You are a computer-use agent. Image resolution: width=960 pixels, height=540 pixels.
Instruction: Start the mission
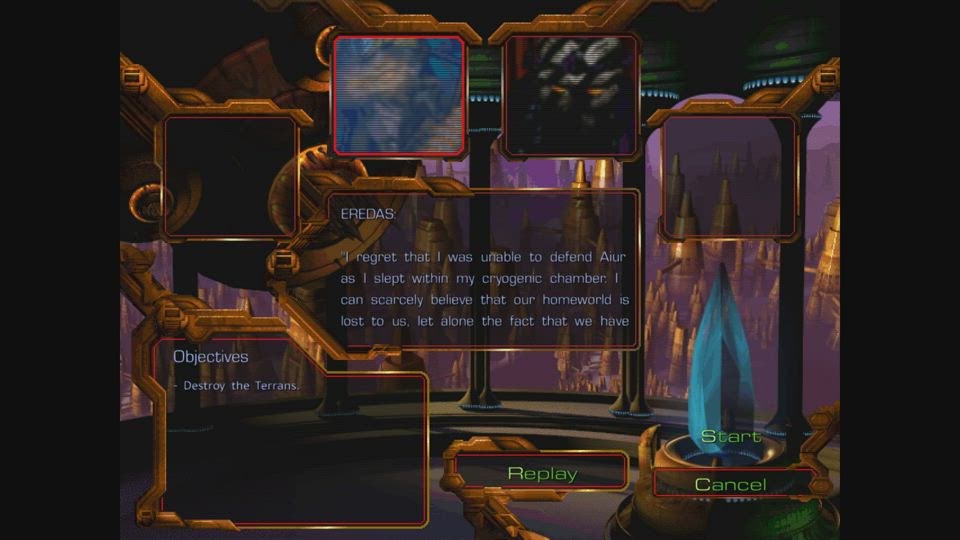(730, 437)
